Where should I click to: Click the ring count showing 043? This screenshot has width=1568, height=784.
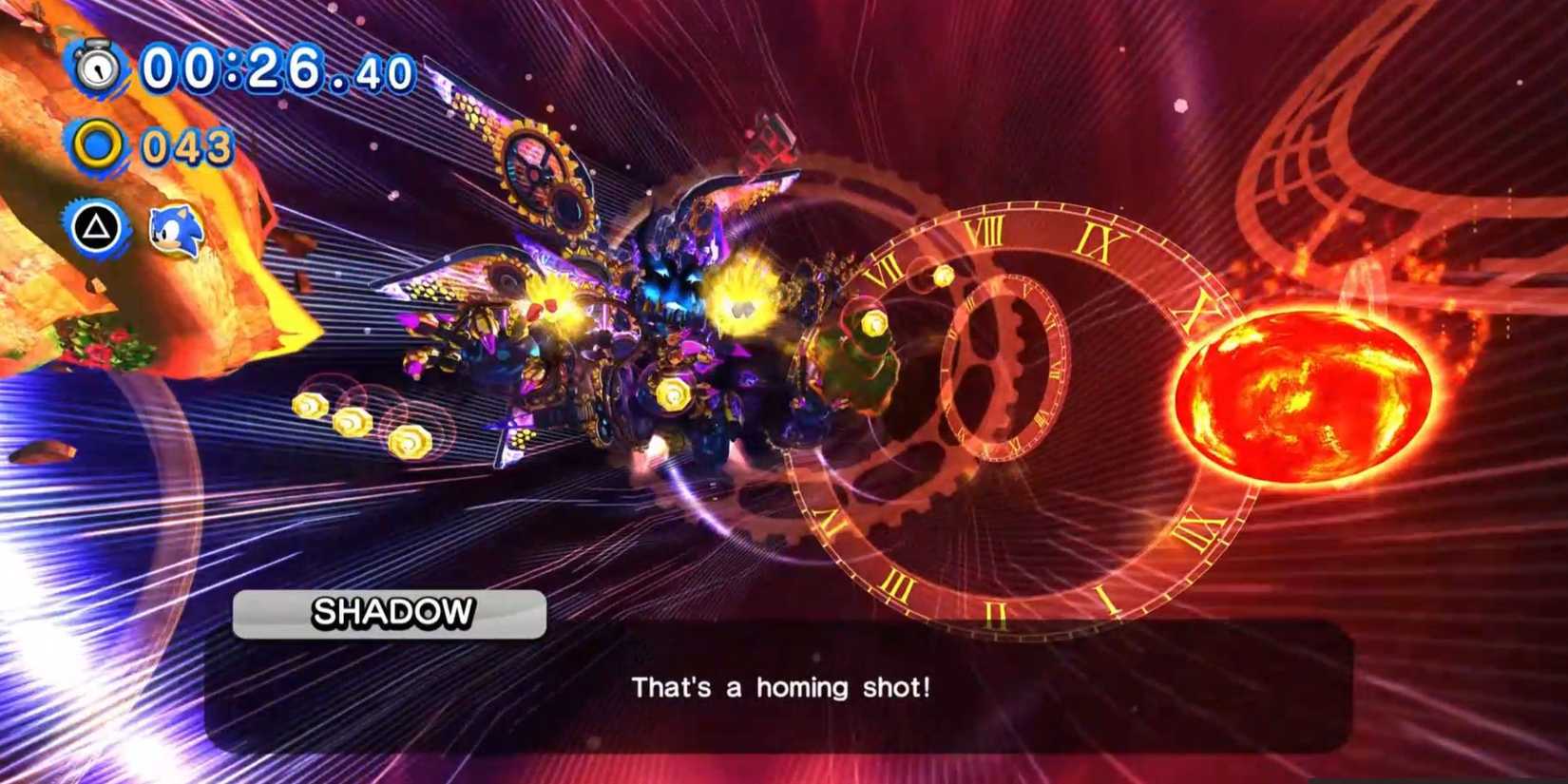click(185, 143)
